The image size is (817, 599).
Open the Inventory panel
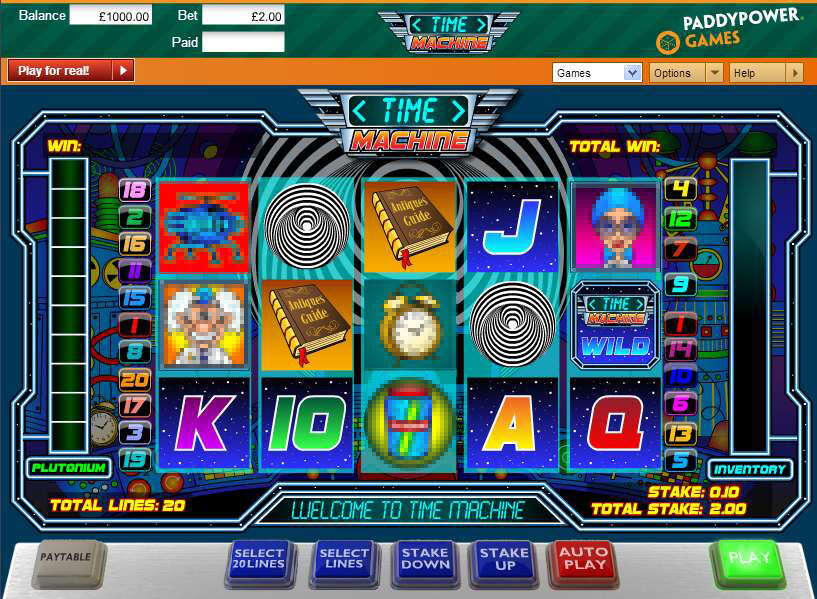point(750,469)
